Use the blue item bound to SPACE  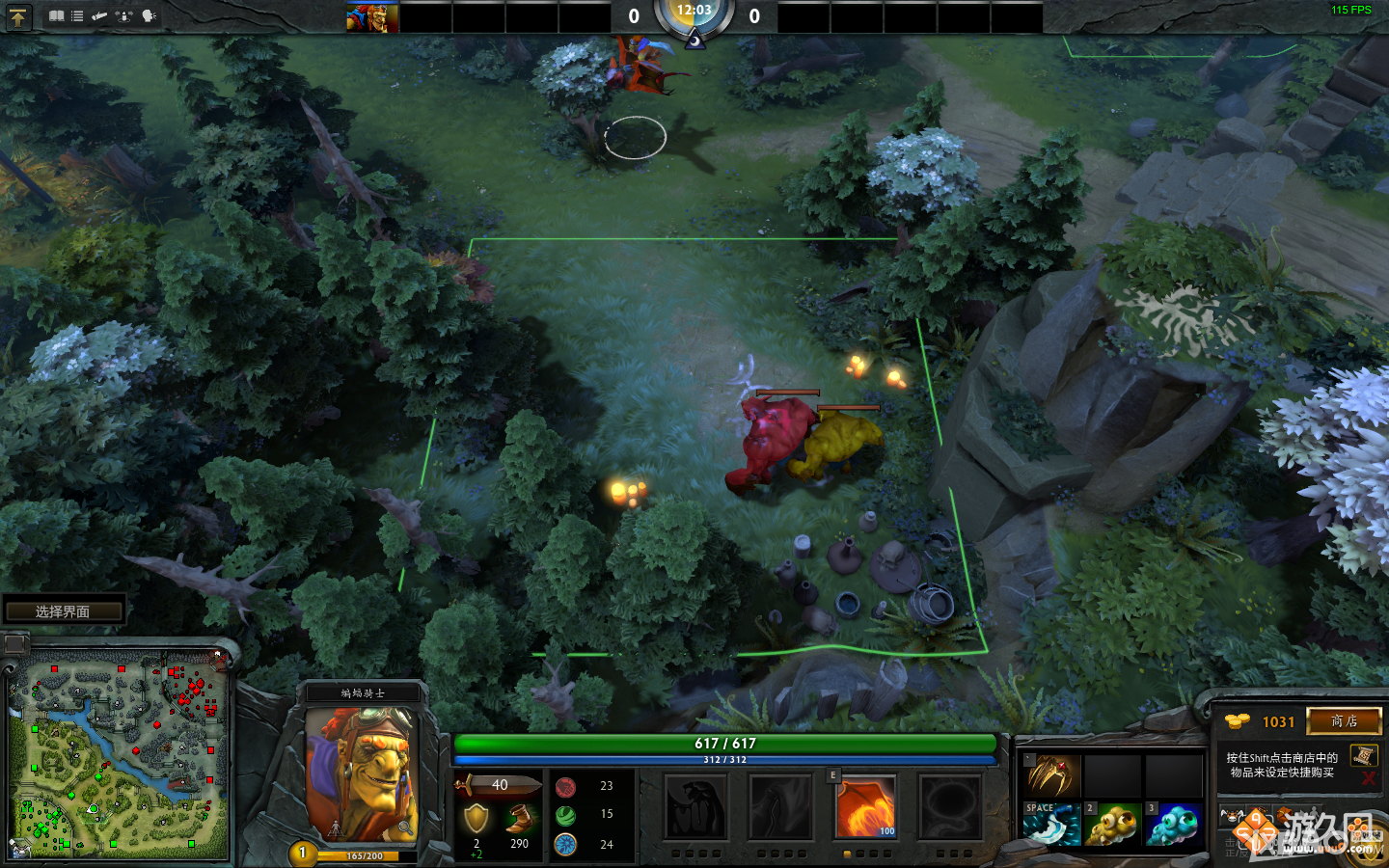[1052, 823]
